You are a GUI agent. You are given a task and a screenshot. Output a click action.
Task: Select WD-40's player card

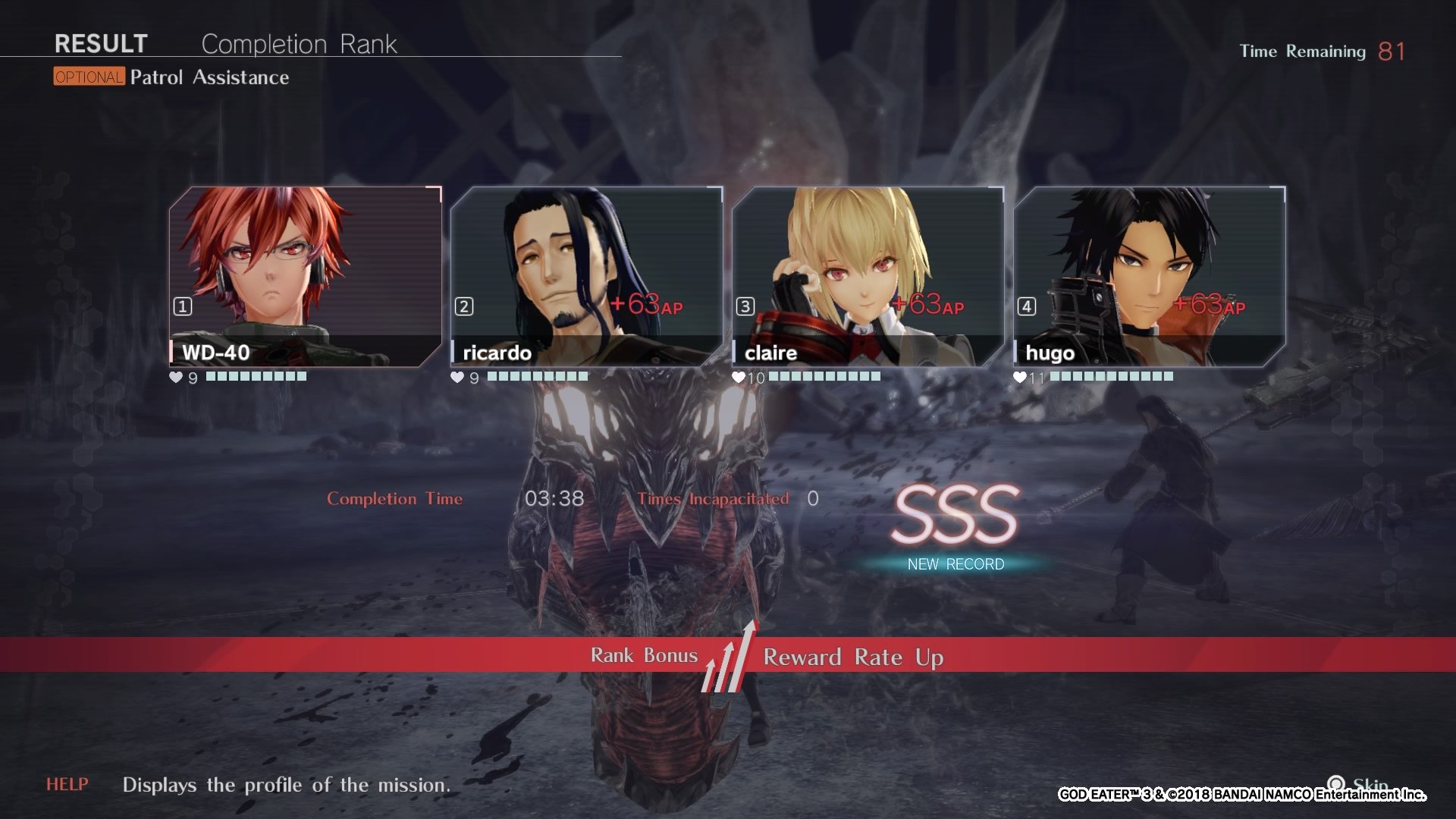click(305, 277)
